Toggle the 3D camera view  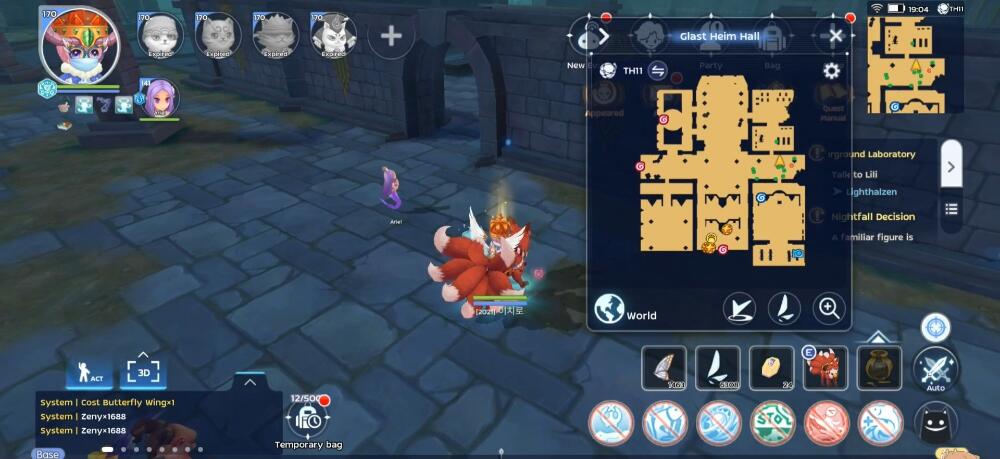coord(142,373)
